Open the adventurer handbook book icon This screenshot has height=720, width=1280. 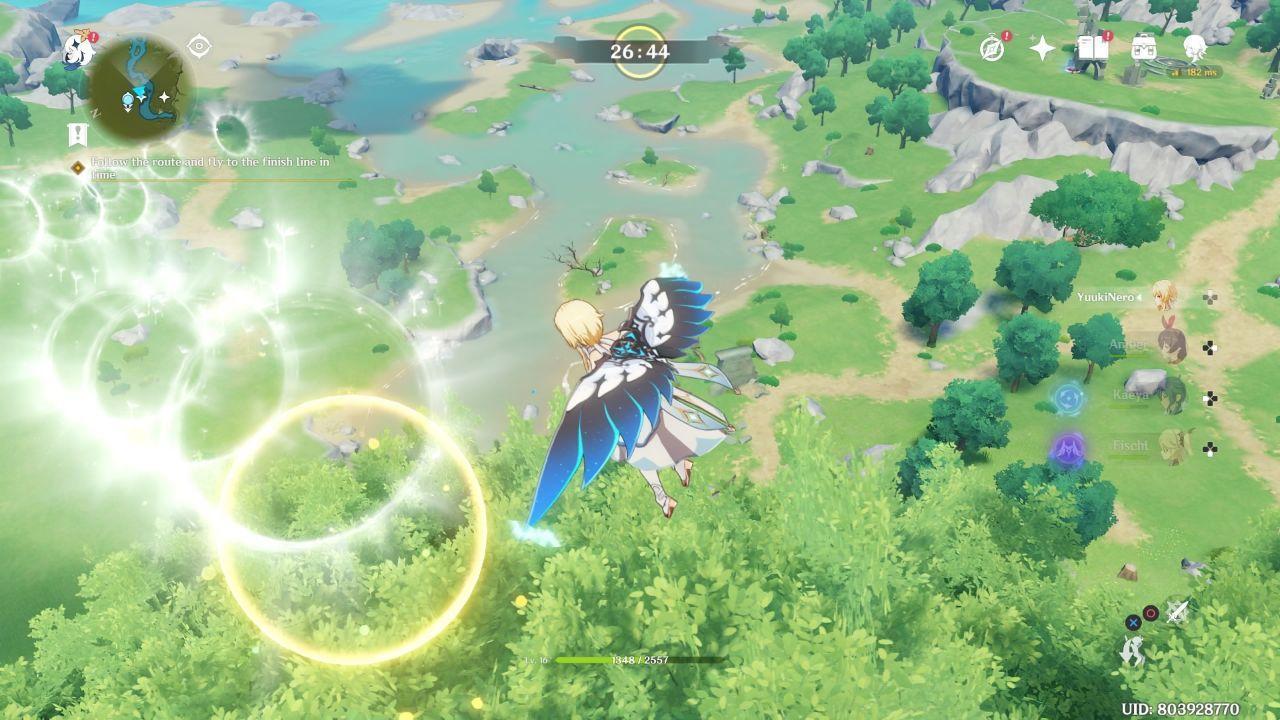1092,48
